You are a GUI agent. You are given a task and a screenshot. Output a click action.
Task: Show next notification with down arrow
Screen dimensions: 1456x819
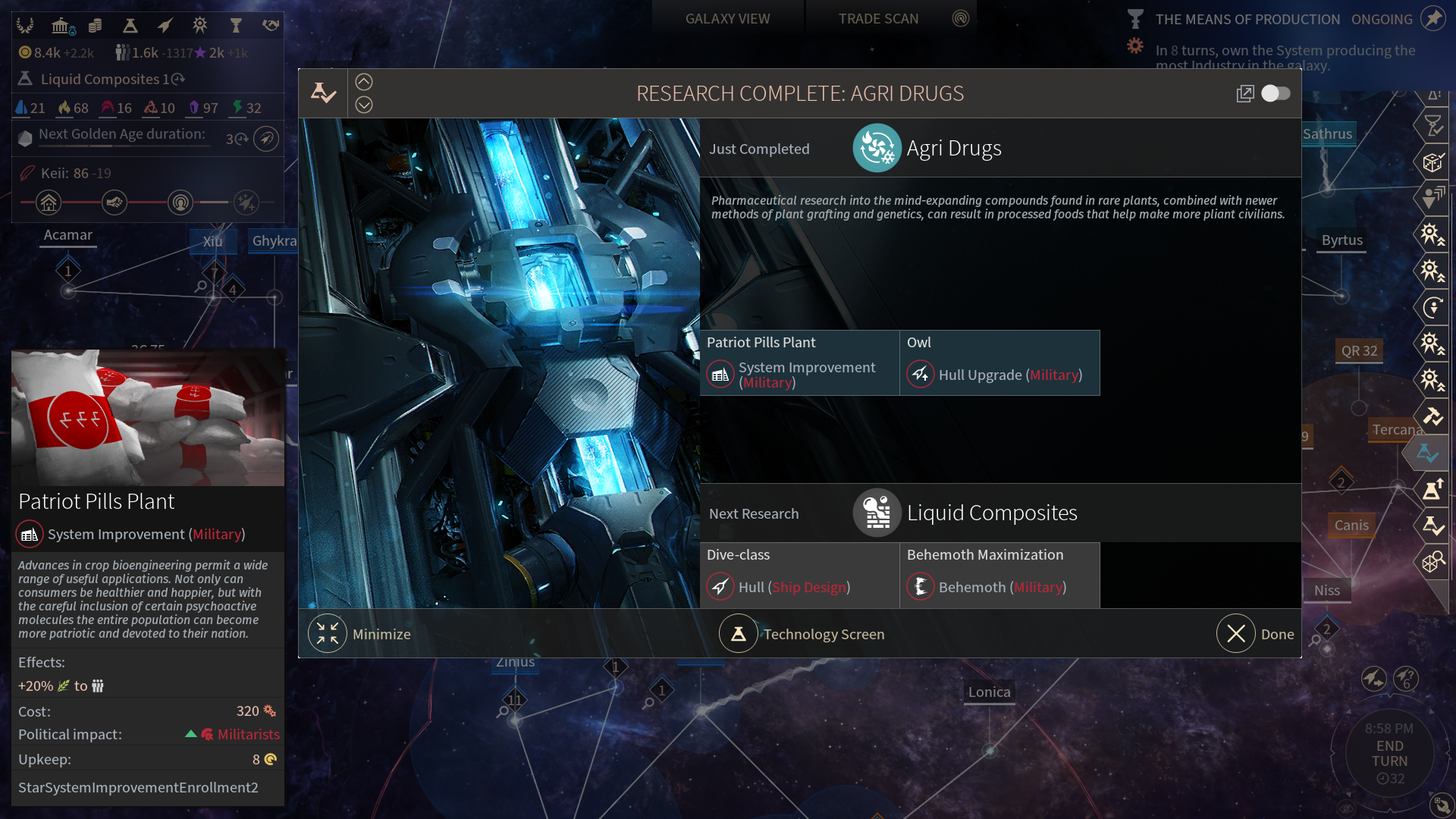(364, 105)
